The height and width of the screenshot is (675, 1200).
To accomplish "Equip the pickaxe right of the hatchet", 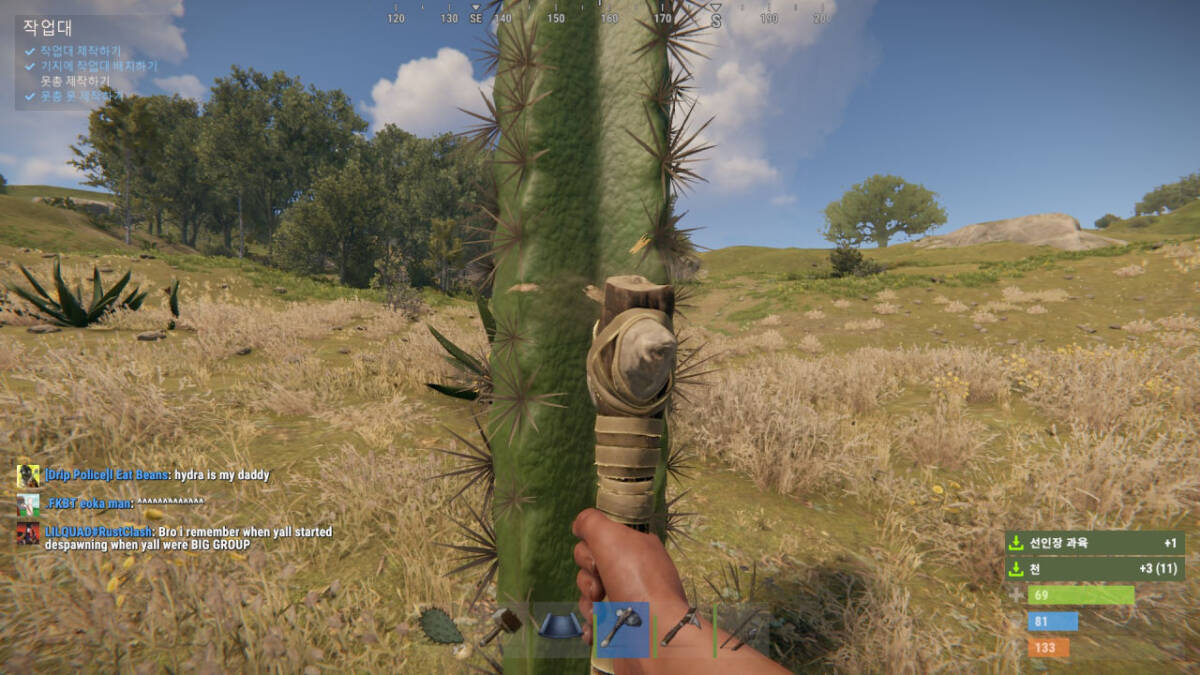I will [x=682, y=629].
